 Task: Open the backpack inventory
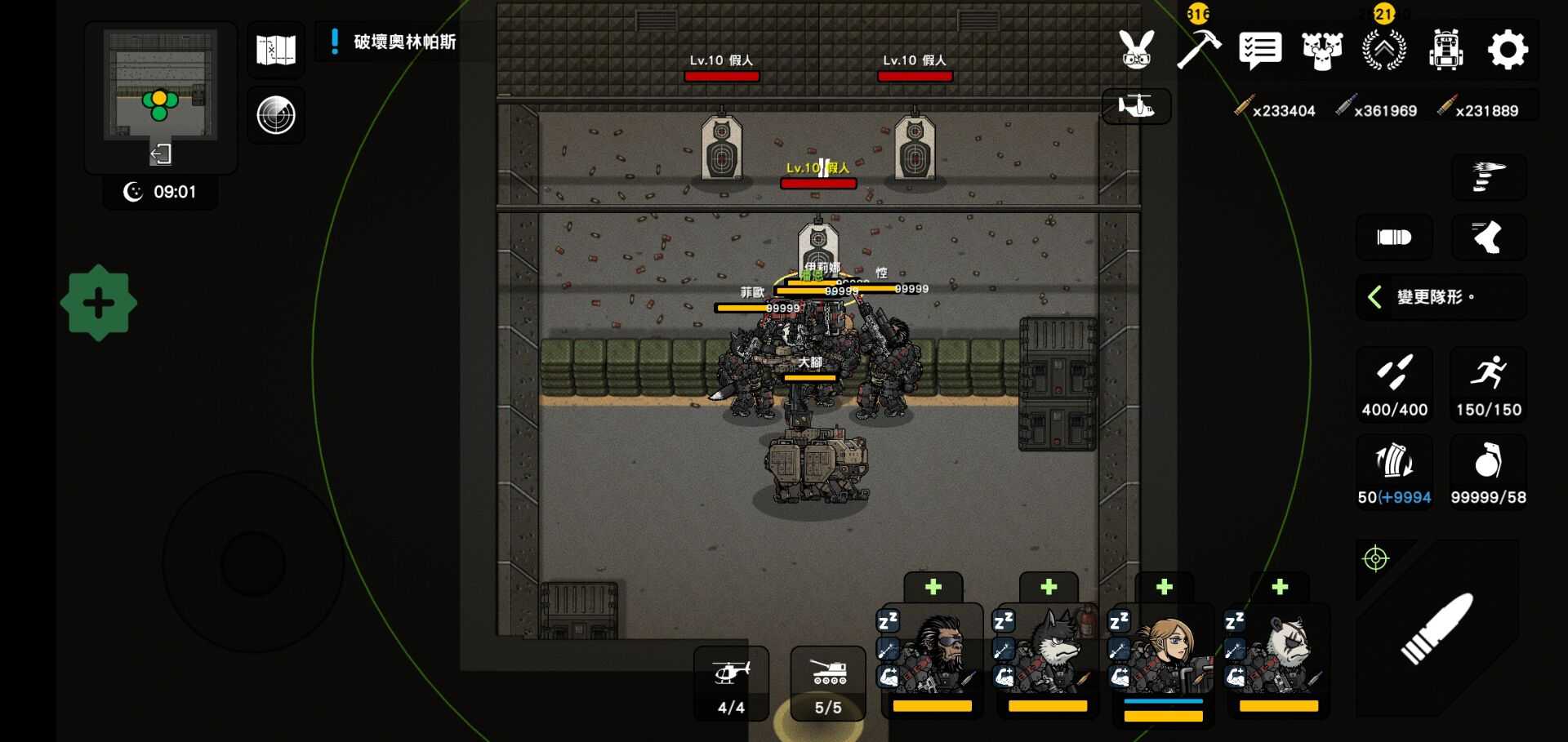click(x=1445, y=50)
